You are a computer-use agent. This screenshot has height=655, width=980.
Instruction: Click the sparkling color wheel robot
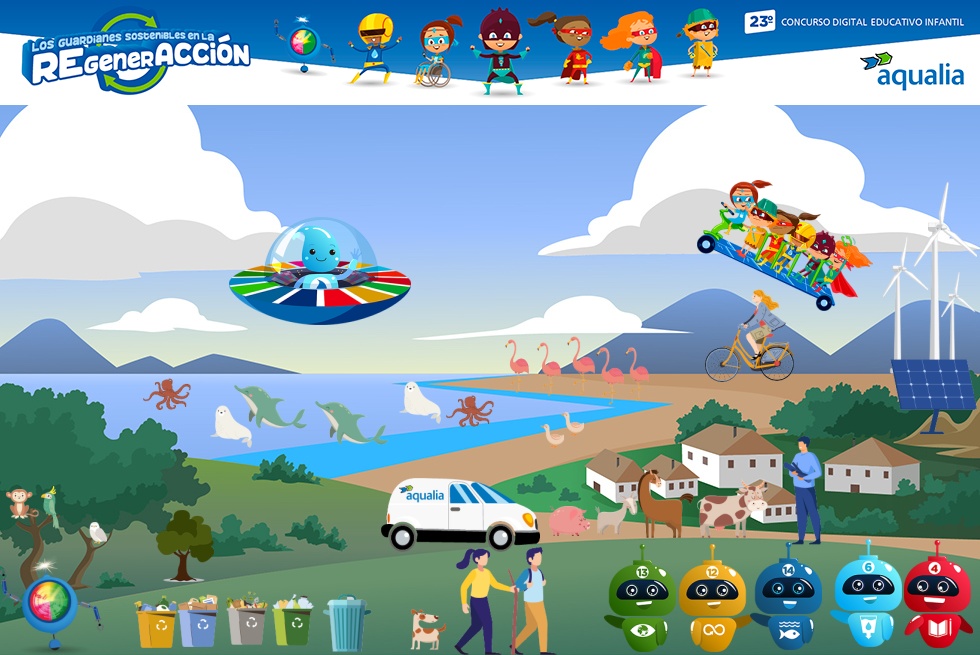click(x=49, y=604)
